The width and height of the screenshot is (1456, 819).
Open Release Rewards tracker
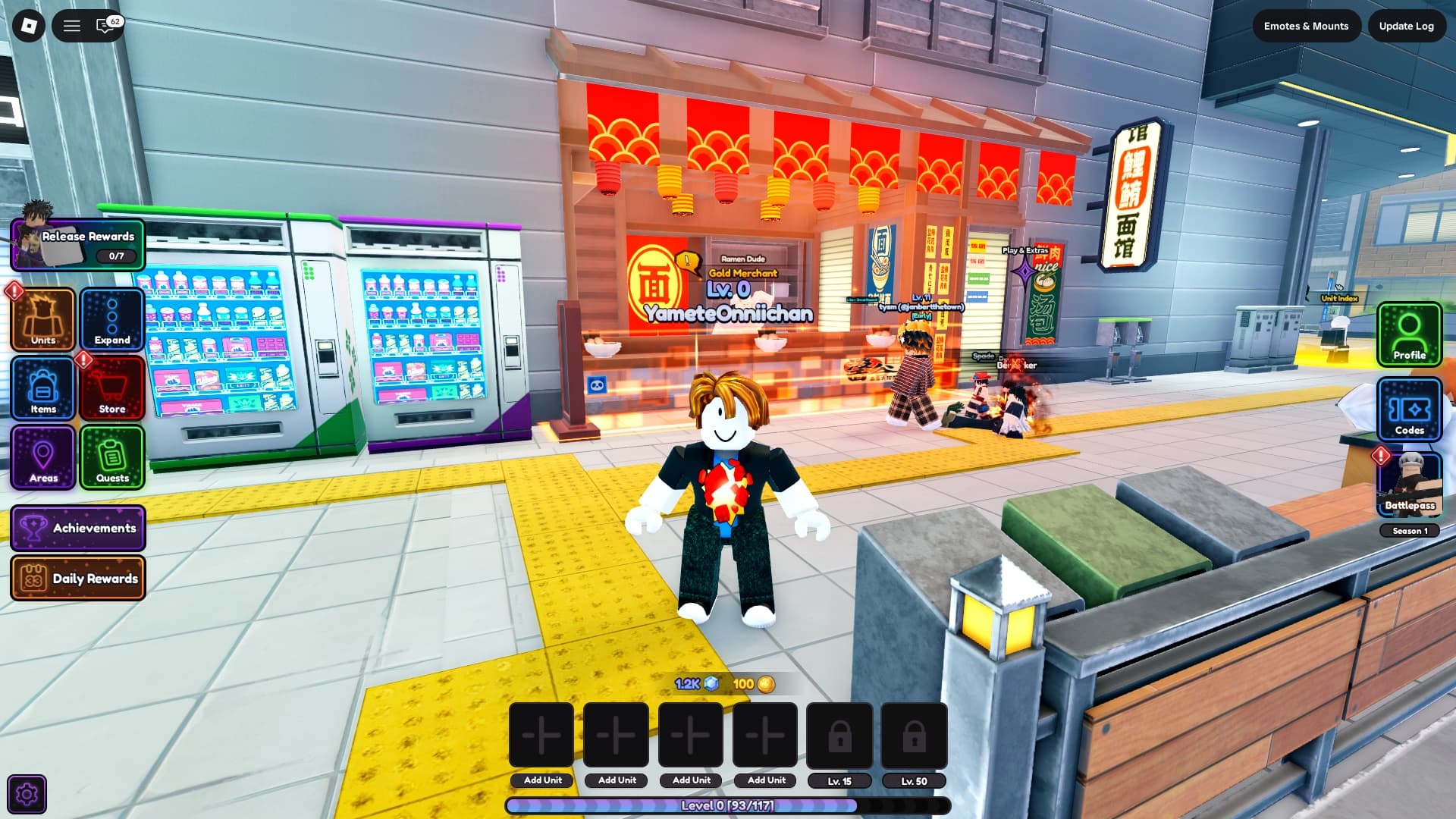point(78,245)
